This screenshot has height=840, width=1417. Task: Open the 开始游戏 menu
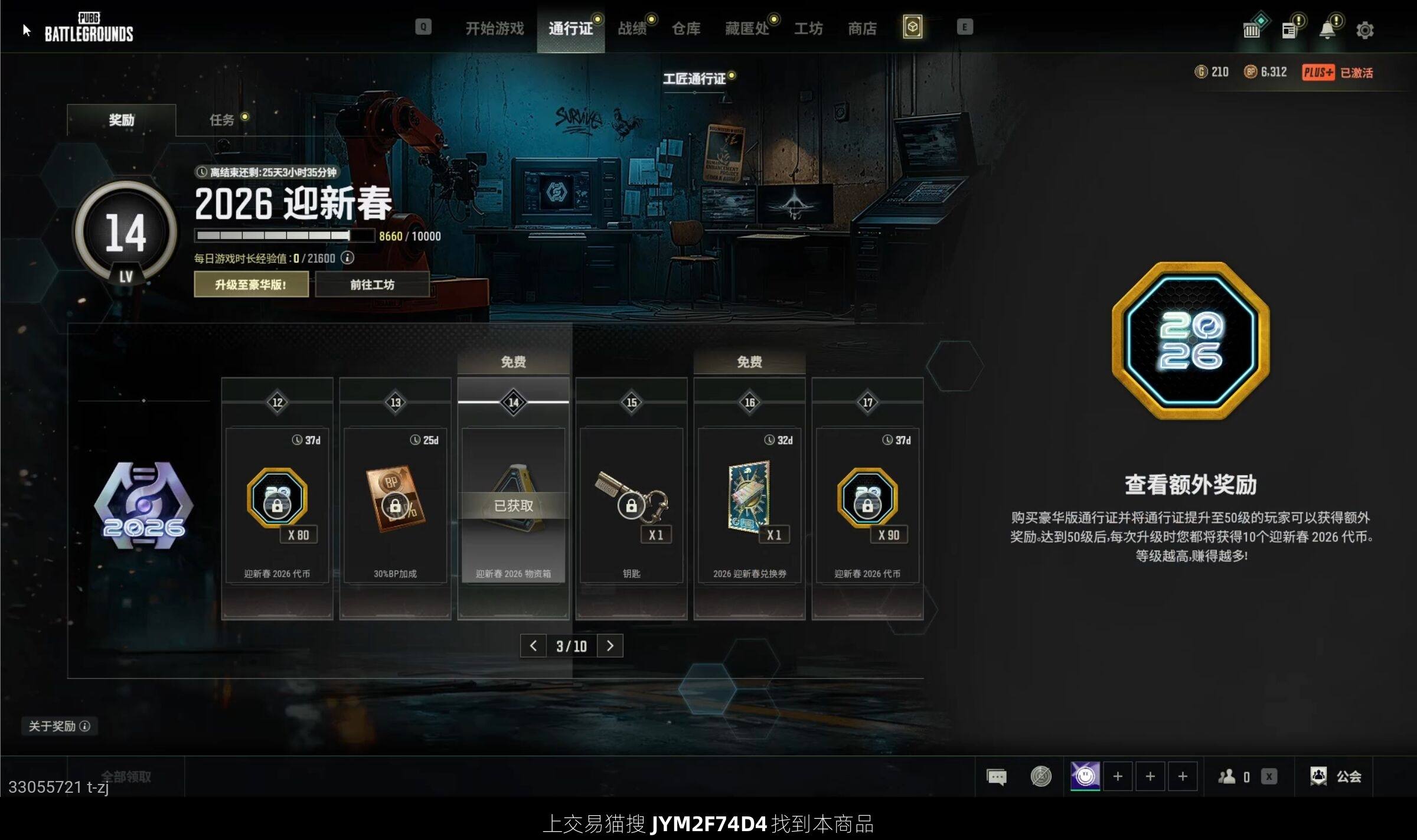[494, 28]
